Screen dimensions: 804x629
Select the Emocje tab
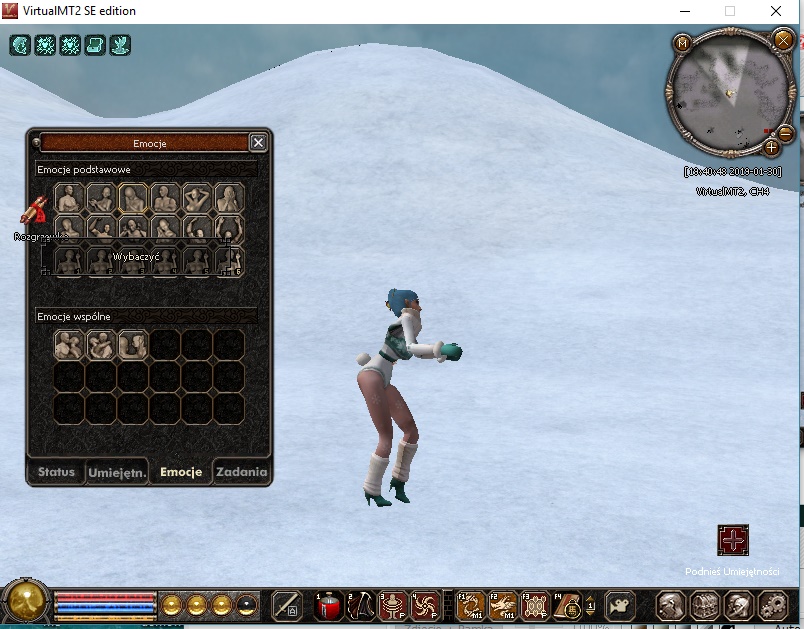pyautogui.click(x=181, y=472)
